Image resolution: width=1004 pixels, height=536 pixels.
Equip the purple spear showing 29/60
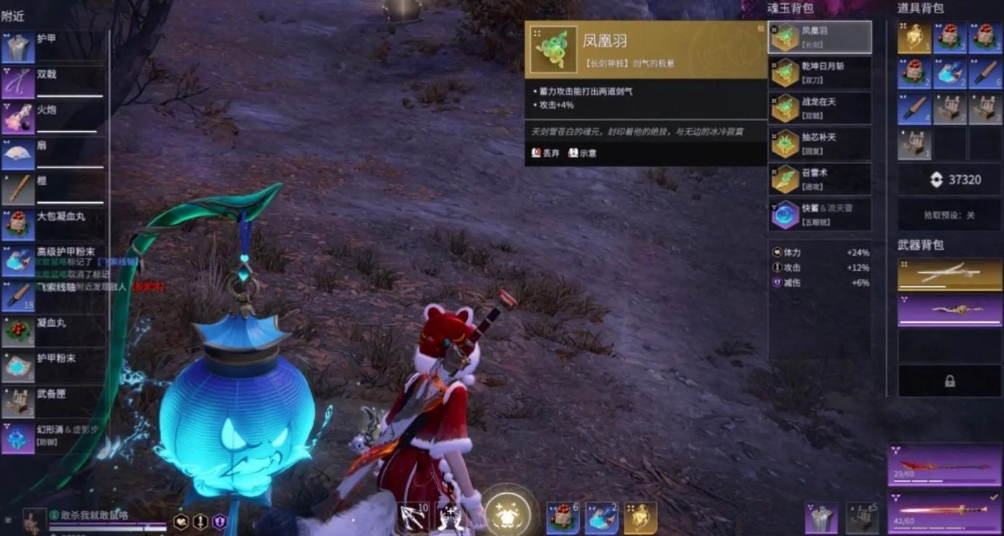(942, 466)
